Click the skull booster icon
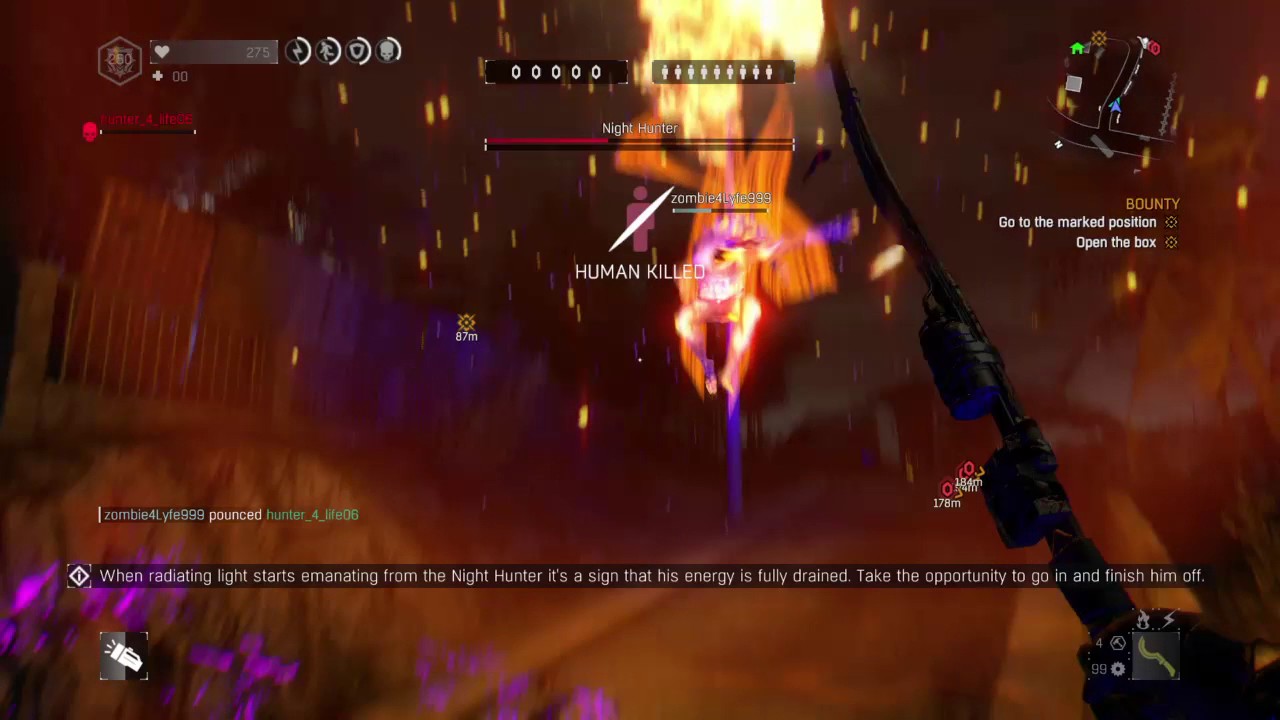 tap(388, 51)
